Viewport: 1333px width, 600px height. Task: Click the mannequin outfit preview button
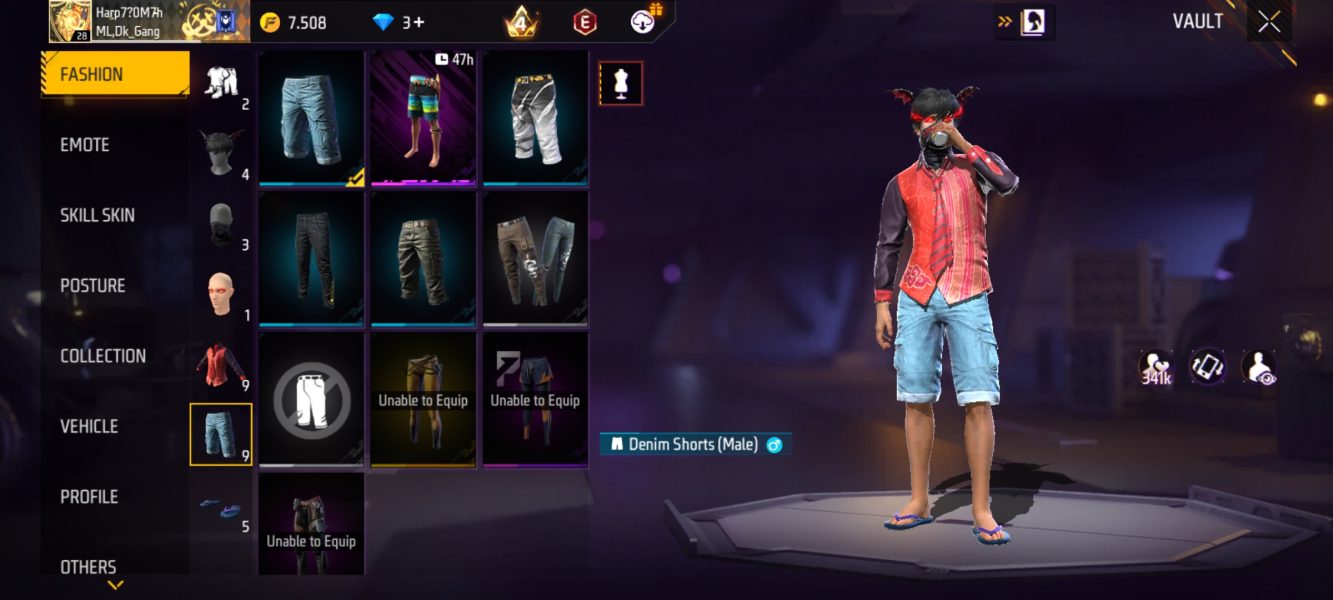[x=620, y=84]
